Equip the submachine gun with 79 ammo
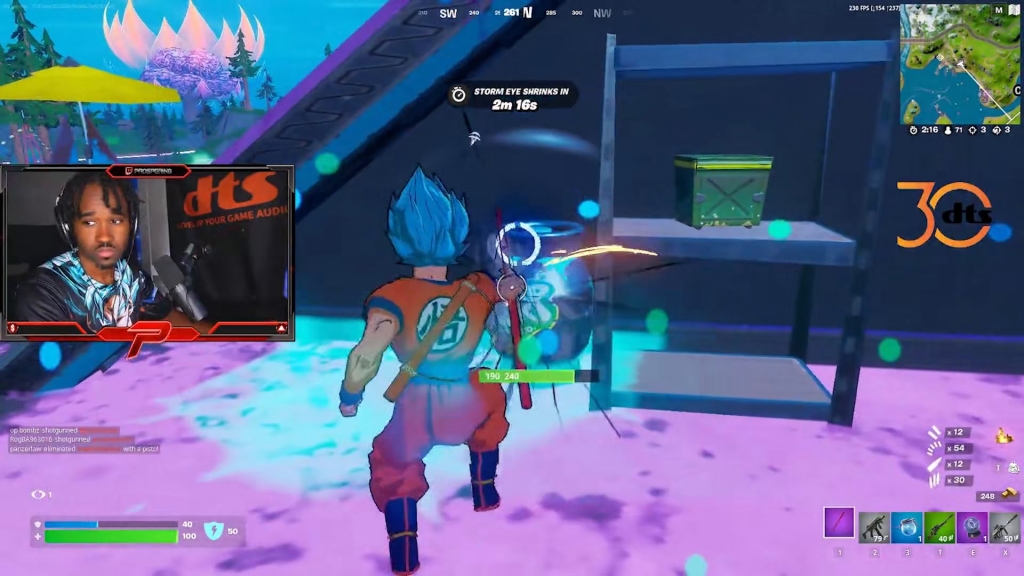This screenshot has height=576, width=1024. pyautogui.click(x=873, y=526)
